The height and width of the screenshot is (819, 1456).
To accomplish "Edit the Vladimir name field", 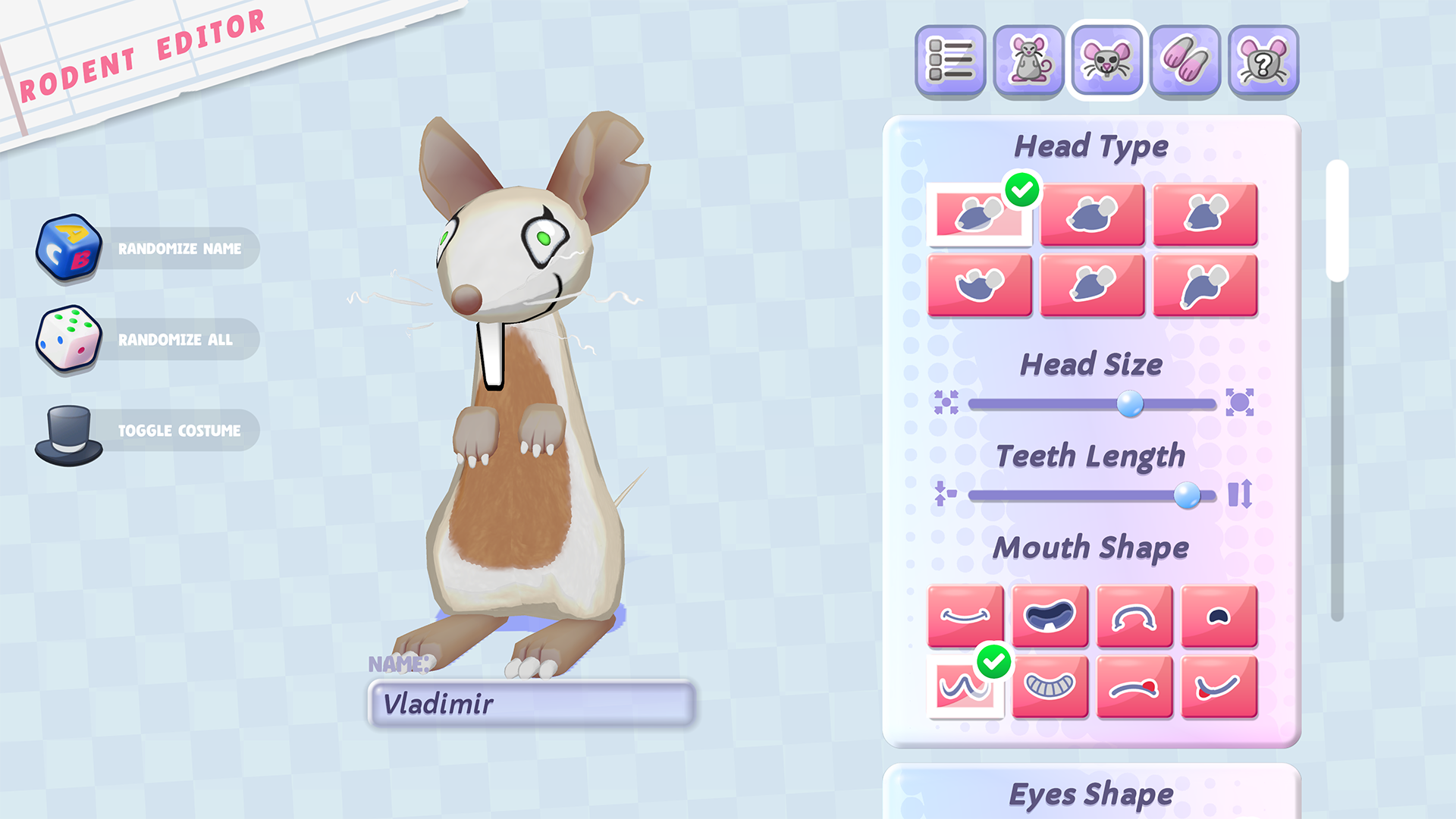I will (531, 704).
